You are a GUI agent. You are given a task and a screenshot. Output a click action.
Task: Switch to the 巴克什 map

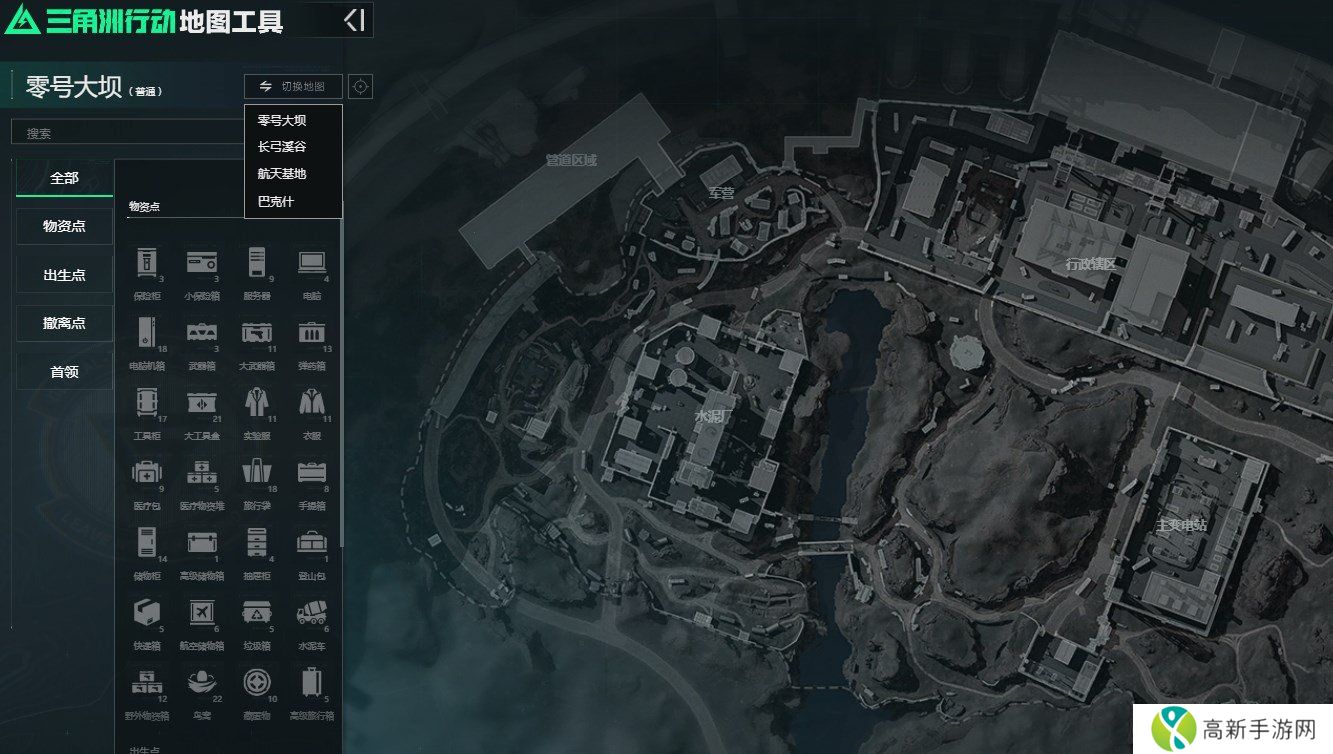[276, 202]
